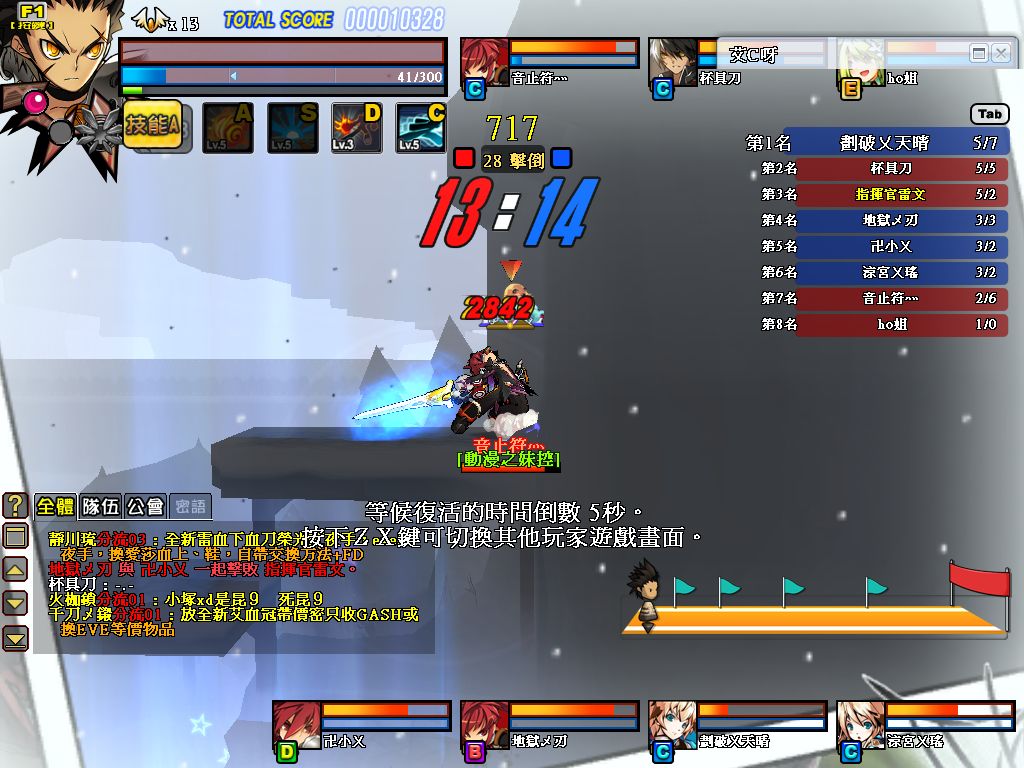Jump to the newest chat messages

click(x=15, y=638)
